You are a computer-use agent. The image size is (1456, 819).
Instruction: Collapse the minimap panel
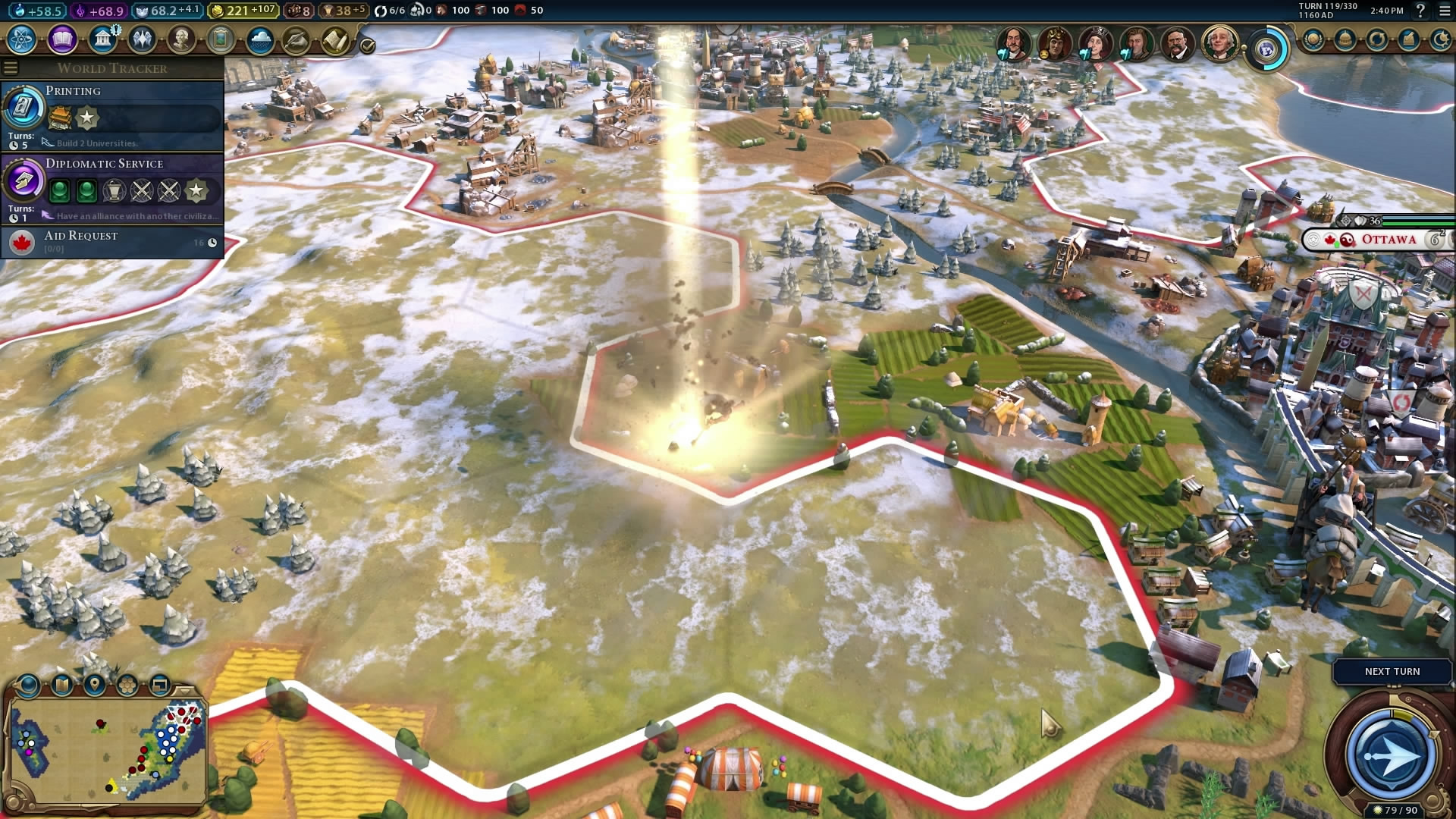point(184,690)
